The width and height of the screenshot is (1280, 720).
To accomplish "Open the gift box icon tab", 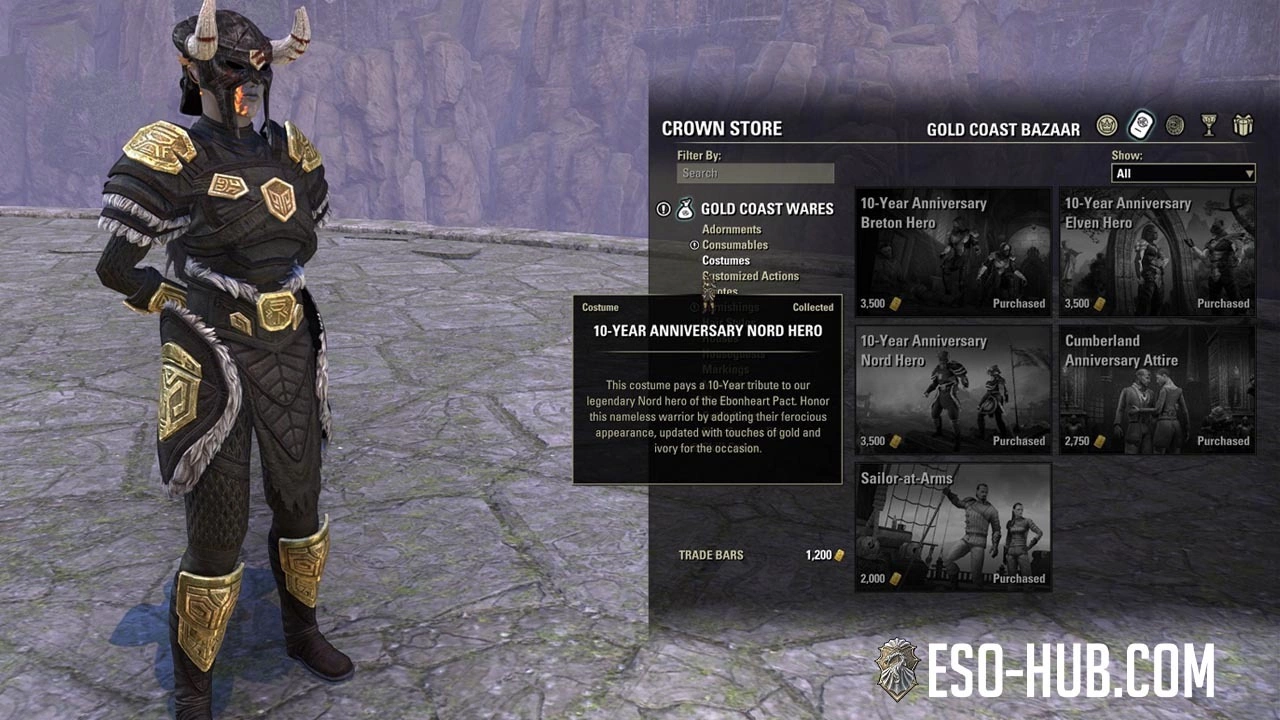I will click(x=1243, y=126).
